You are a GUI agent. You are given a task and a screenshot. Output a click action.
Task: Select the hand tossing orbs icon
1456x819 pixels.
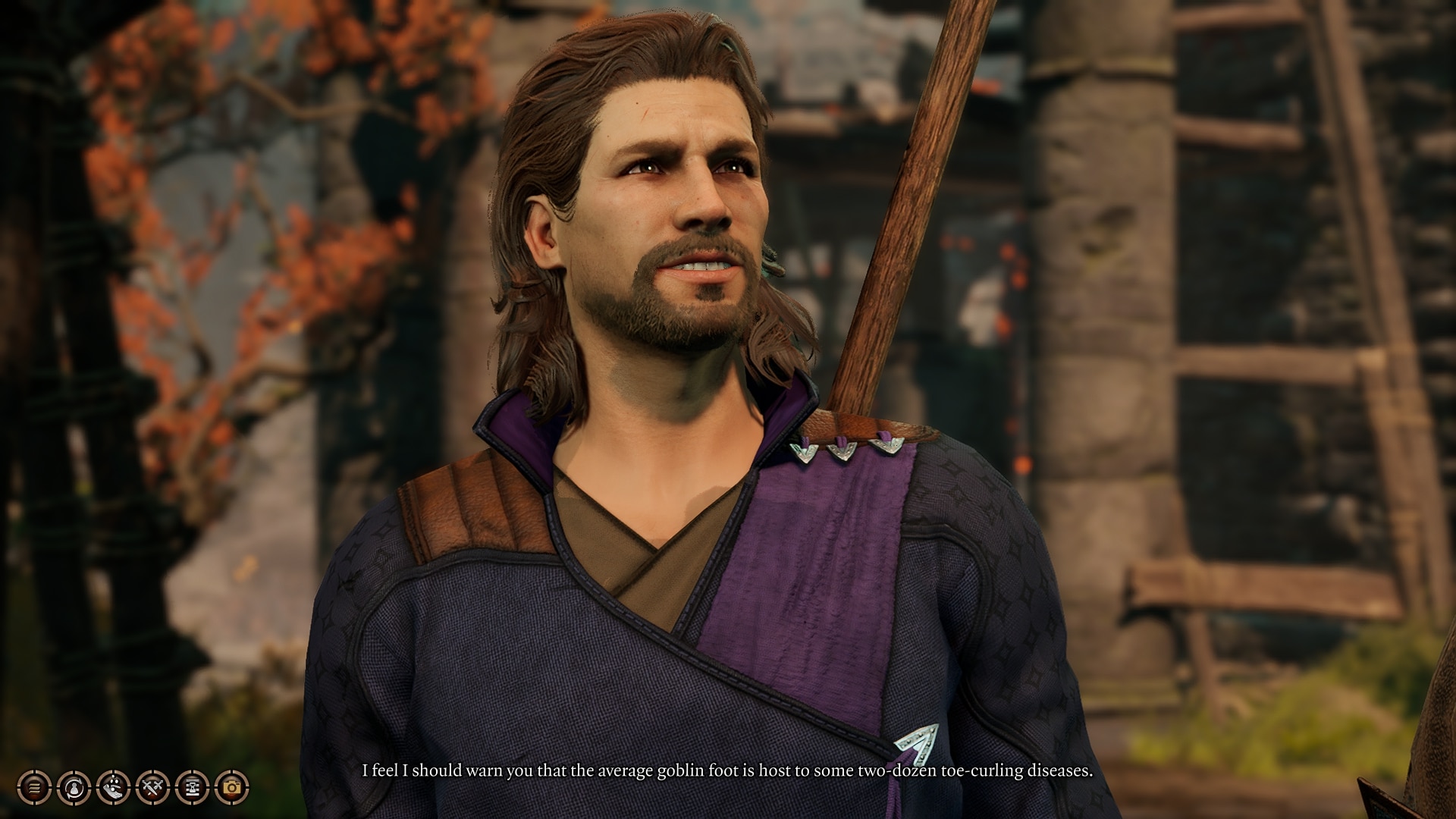tap(113, 788)
